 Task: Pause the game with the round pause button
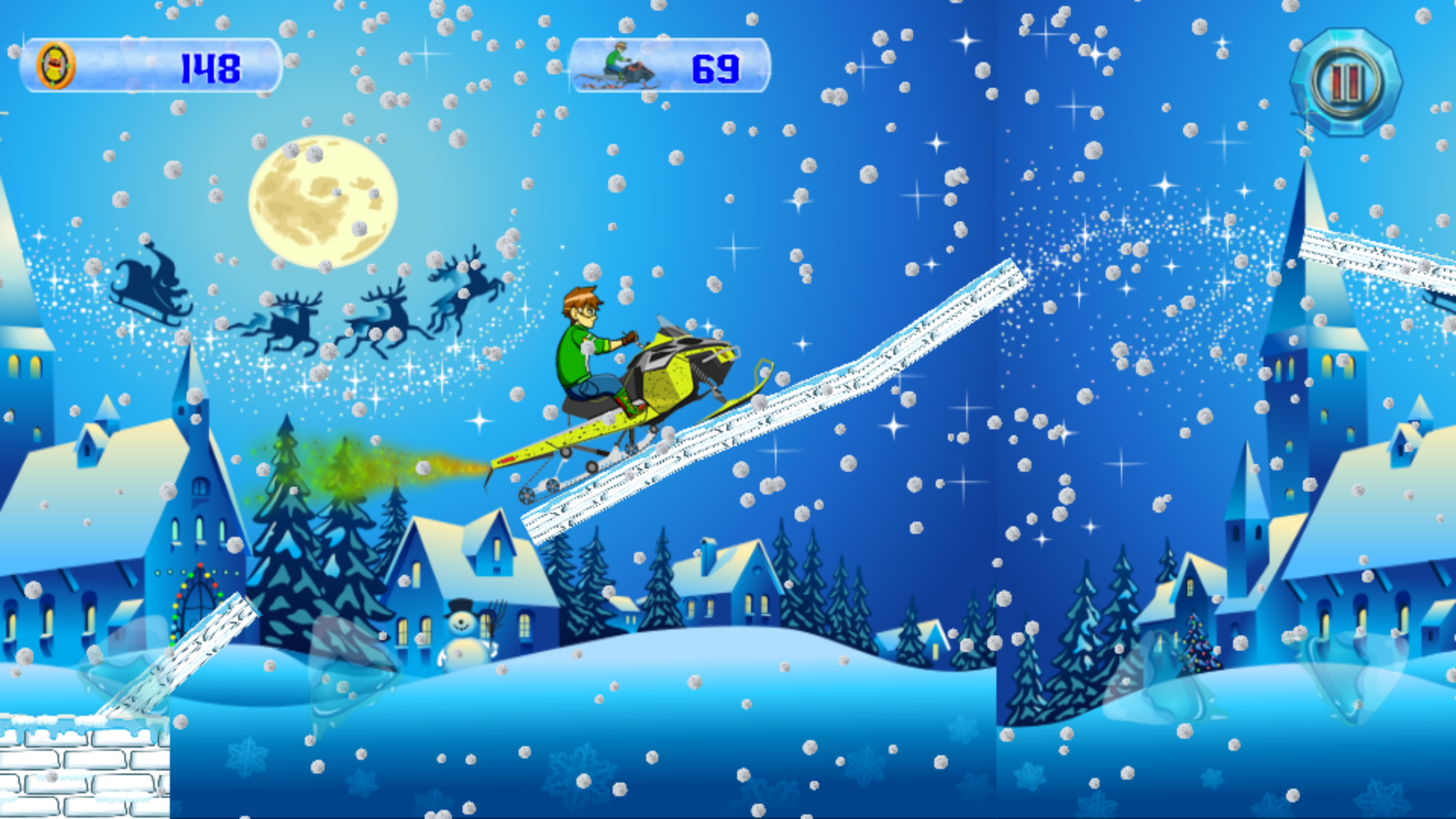coord(1345,82)
